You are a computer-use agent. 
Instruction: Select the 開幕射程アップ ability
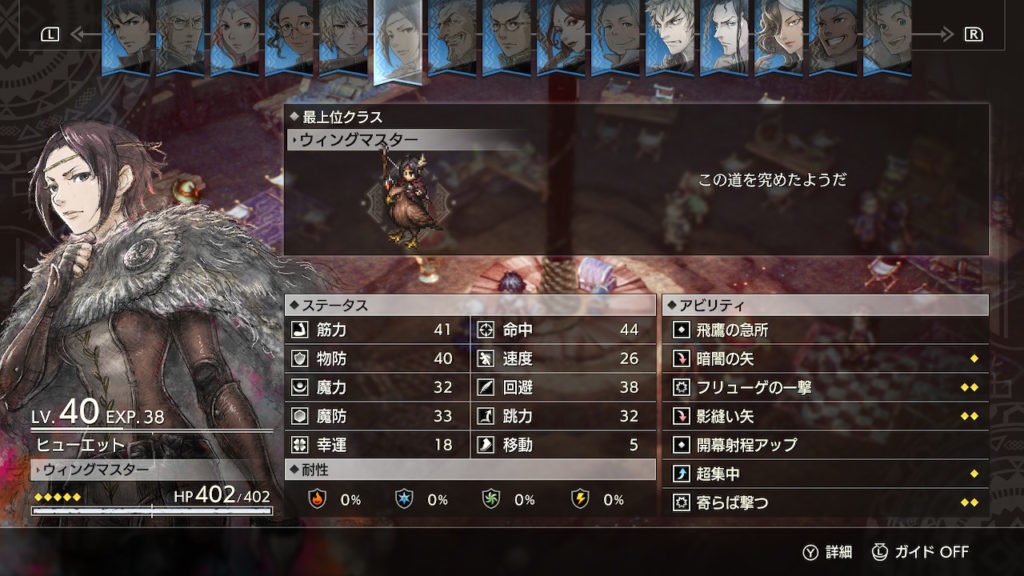point(823,445)
